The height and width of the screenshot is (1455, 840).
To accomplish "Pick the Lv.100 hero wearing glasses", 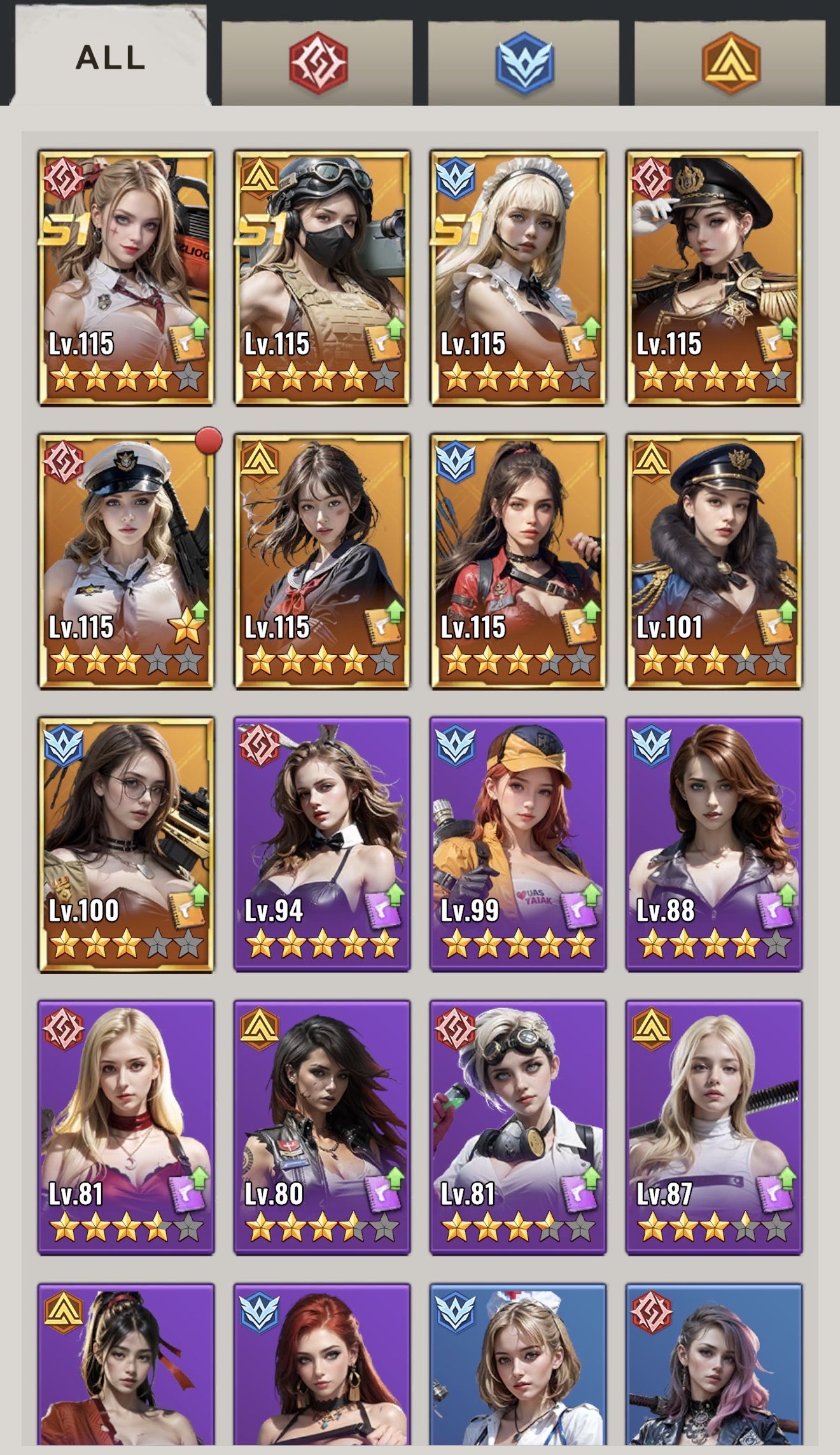I will (126, 844).
